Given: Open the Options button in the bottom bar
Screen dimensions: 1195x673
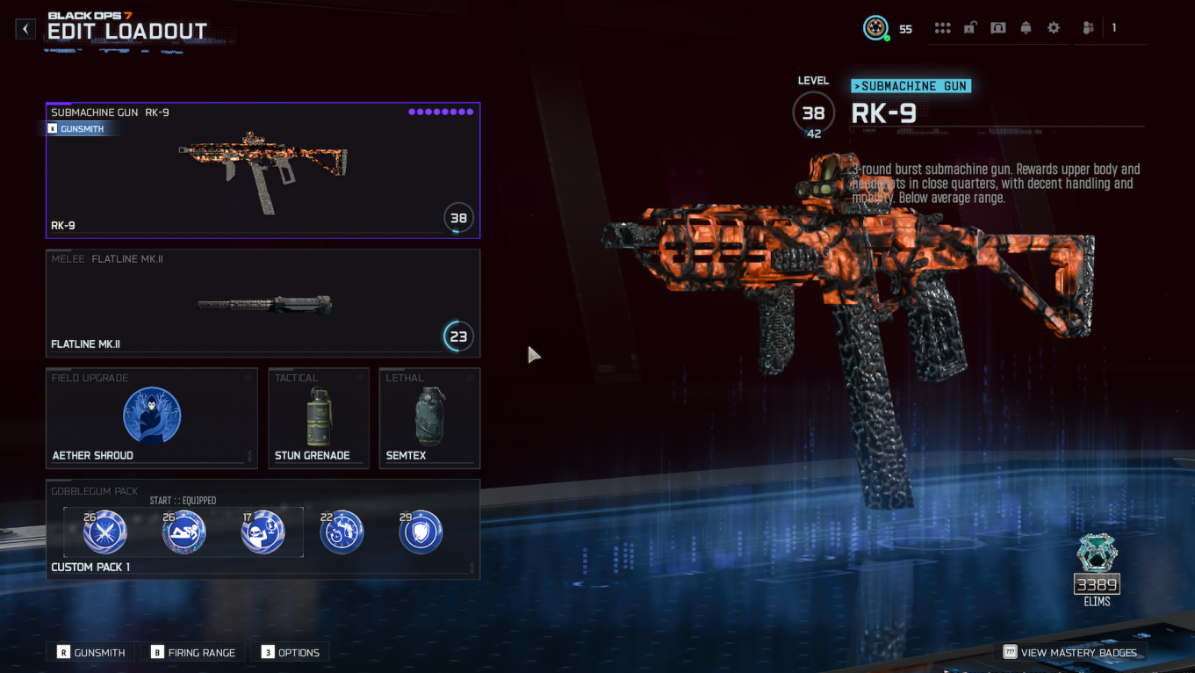Looking at the screenshot, I should 290,652.
